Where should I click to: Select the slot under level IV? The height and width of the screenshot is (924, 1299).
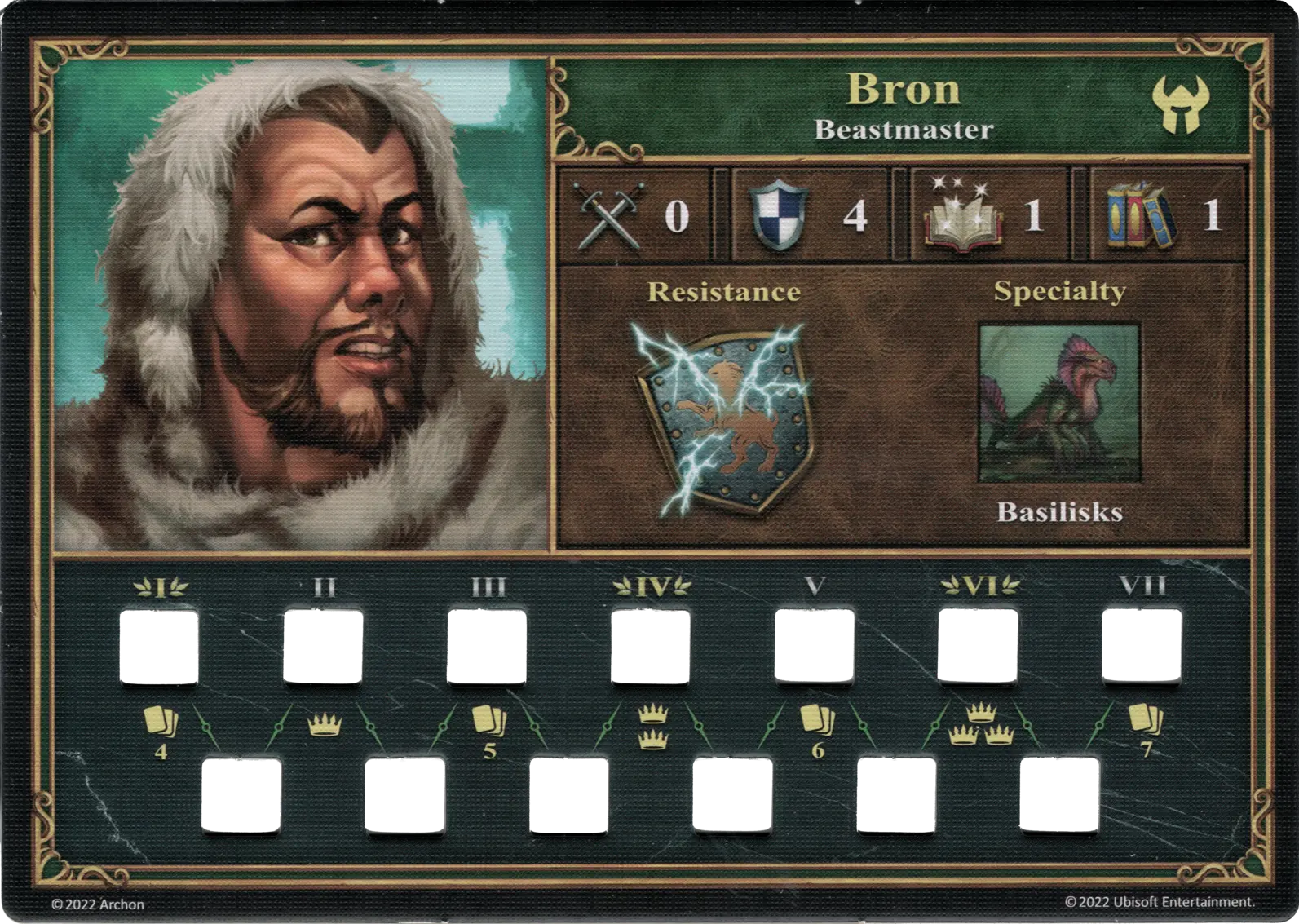pos(651,647)
